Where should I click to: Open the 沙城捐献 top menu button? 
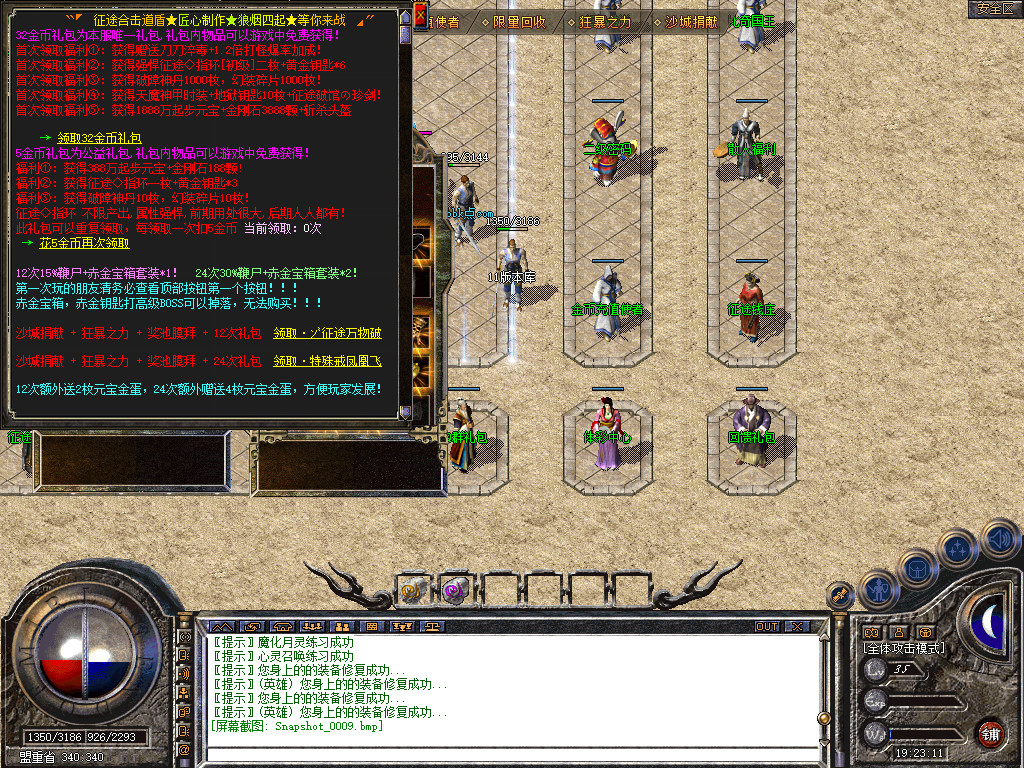pyautogui.click(x=691, y=21)
